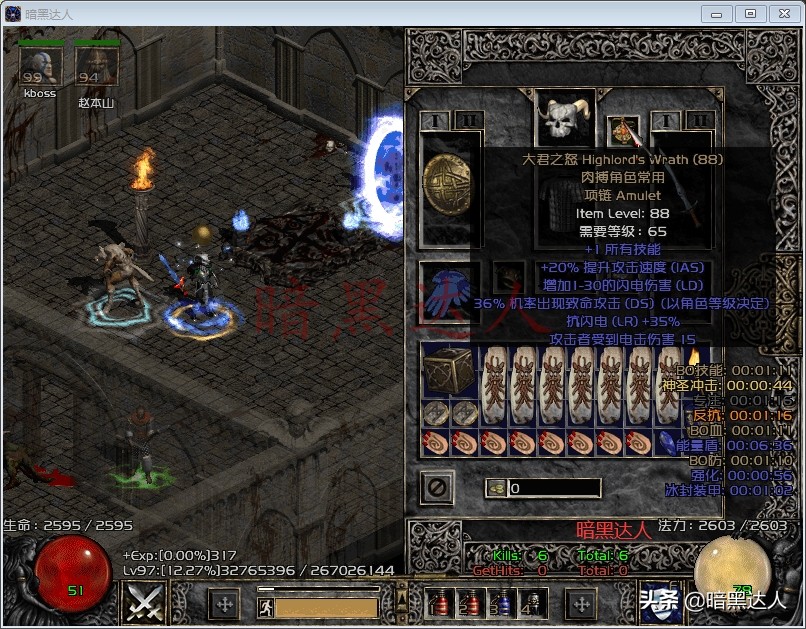Pick up the Highlord's Wrath amulet
The width and height of the screenshot is (806, 629).
pyautogui.click(x=624, y=132)
